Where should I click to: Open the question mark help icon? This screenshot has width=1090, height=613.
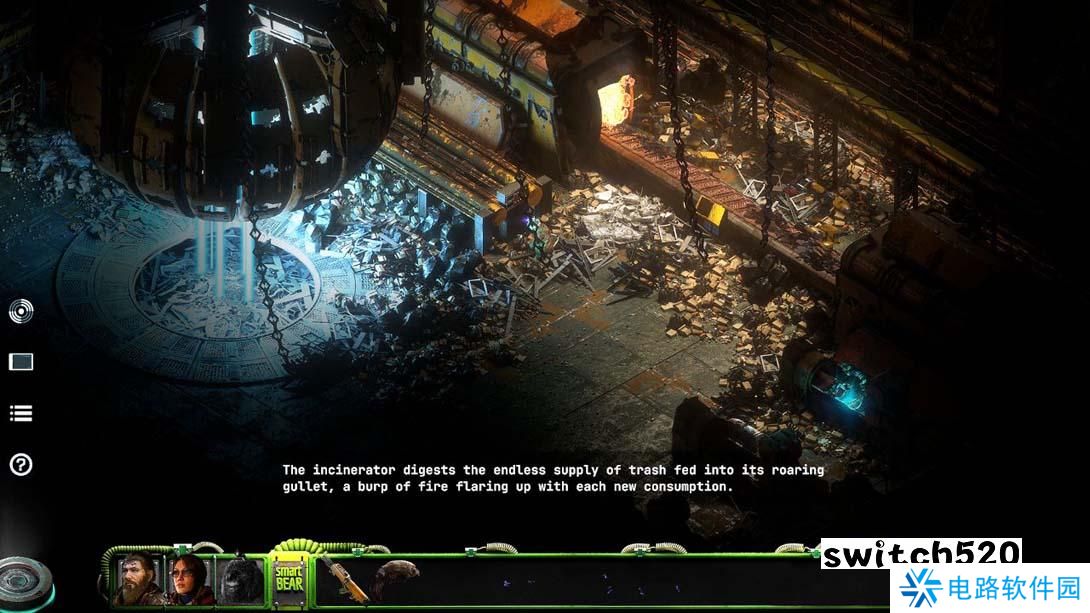21,464
